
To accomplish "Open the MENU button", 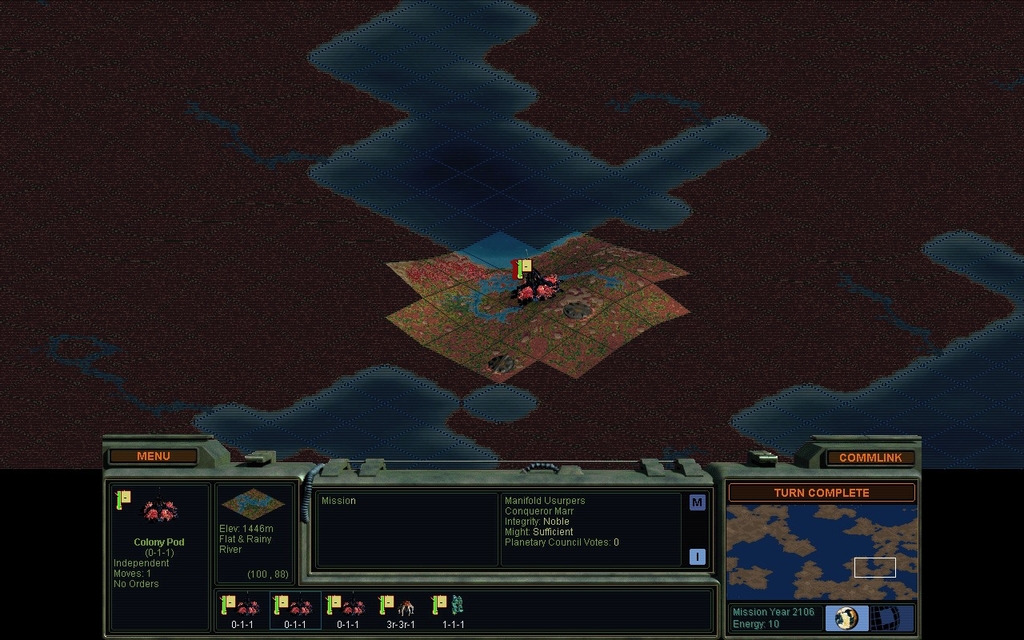I will coord(153,456).
